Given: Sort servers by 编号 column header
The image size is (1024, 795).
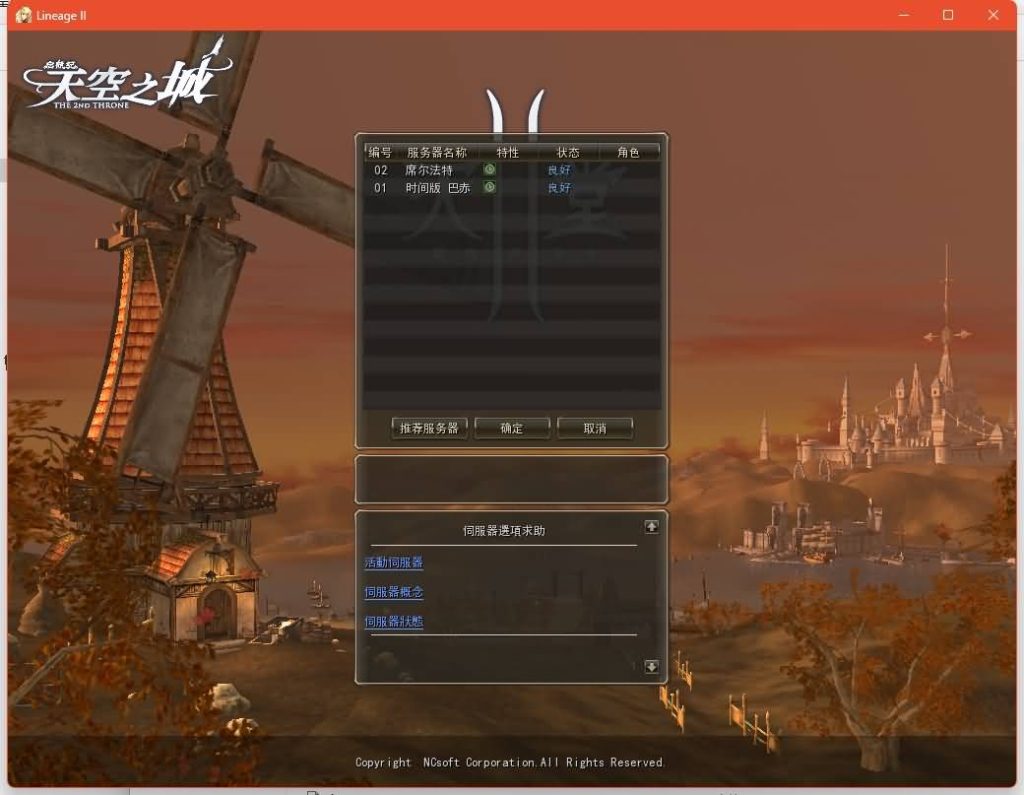Looking at the screenshot, I should pos(380,153).
